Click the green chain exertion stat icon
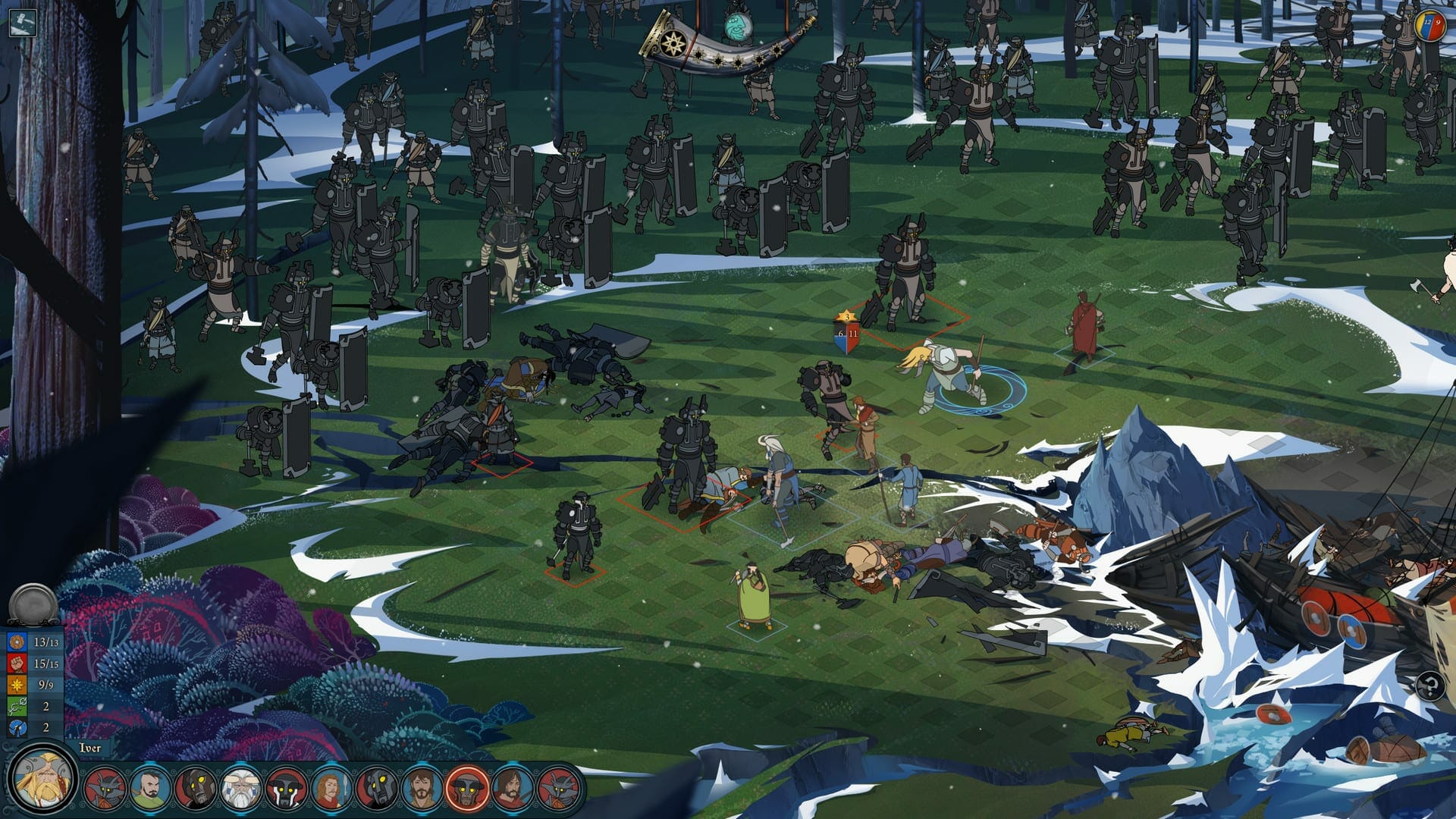Viewport: 1456px width, 819px height. click(17, 706)
